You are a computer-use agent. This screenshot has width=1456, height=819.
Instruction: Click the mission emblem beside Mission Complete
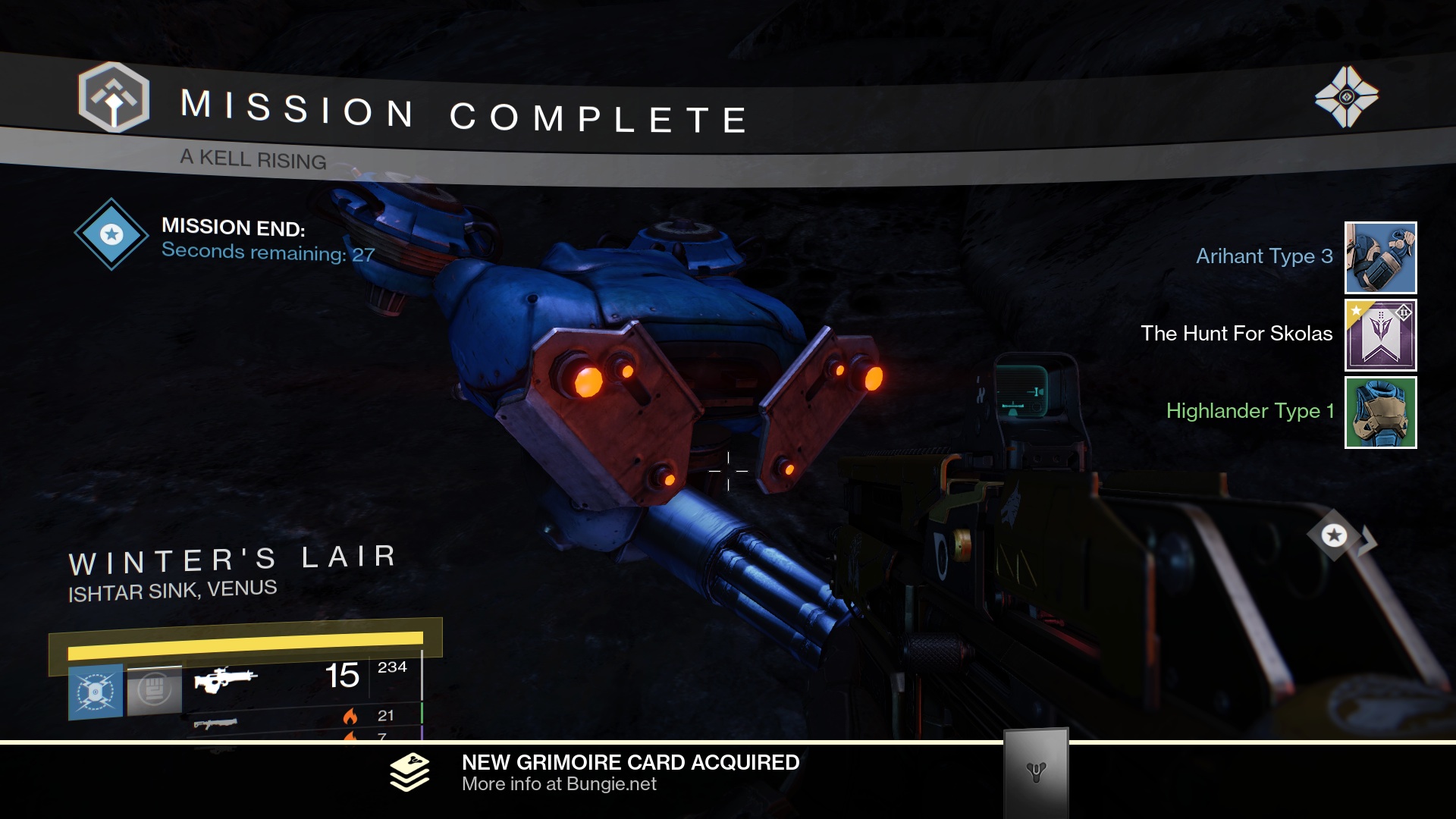click(x=114, y=98)
